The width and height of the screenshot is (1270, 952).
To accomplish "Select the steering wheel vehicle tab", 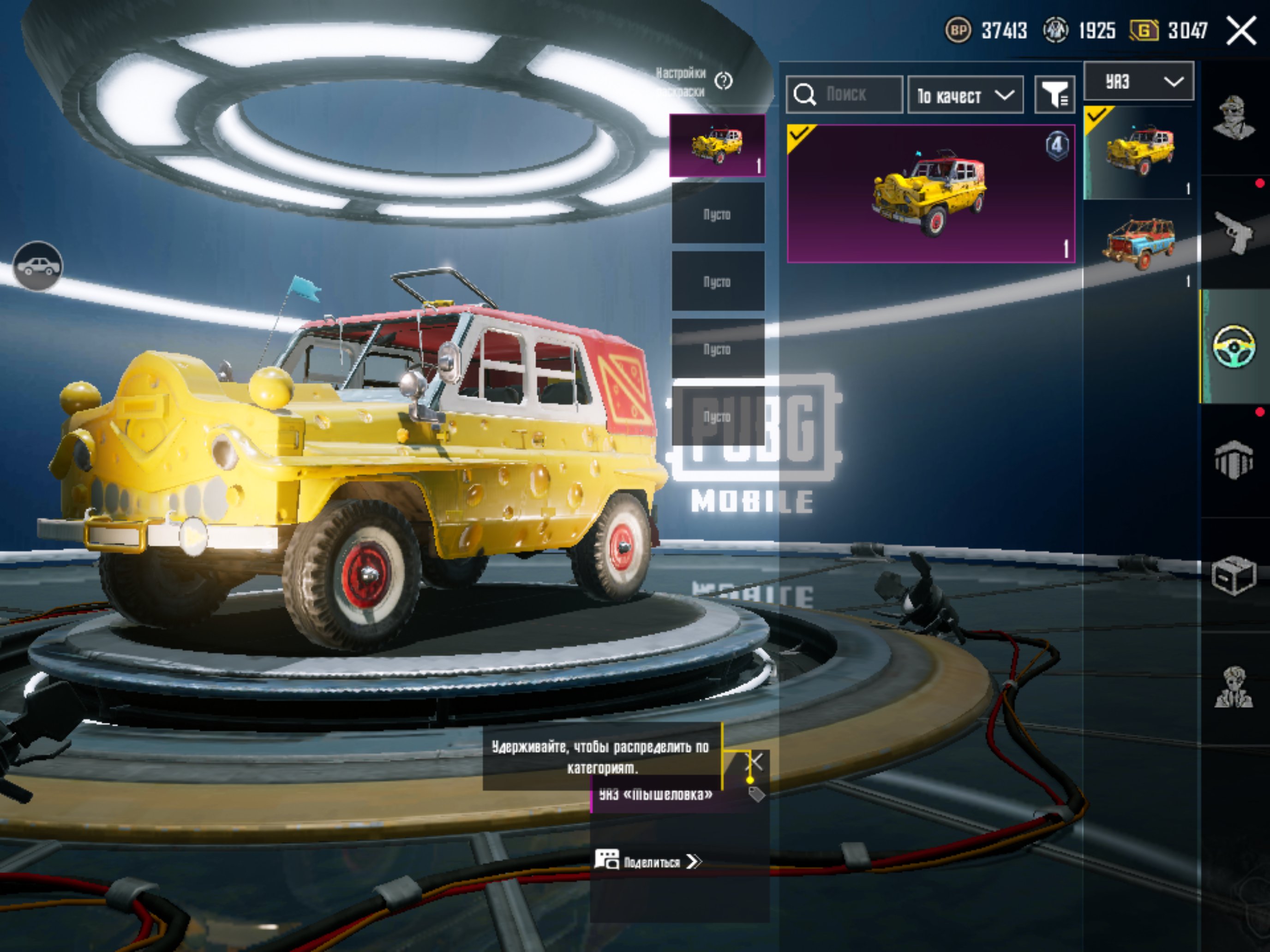I will click(1234, 346).
